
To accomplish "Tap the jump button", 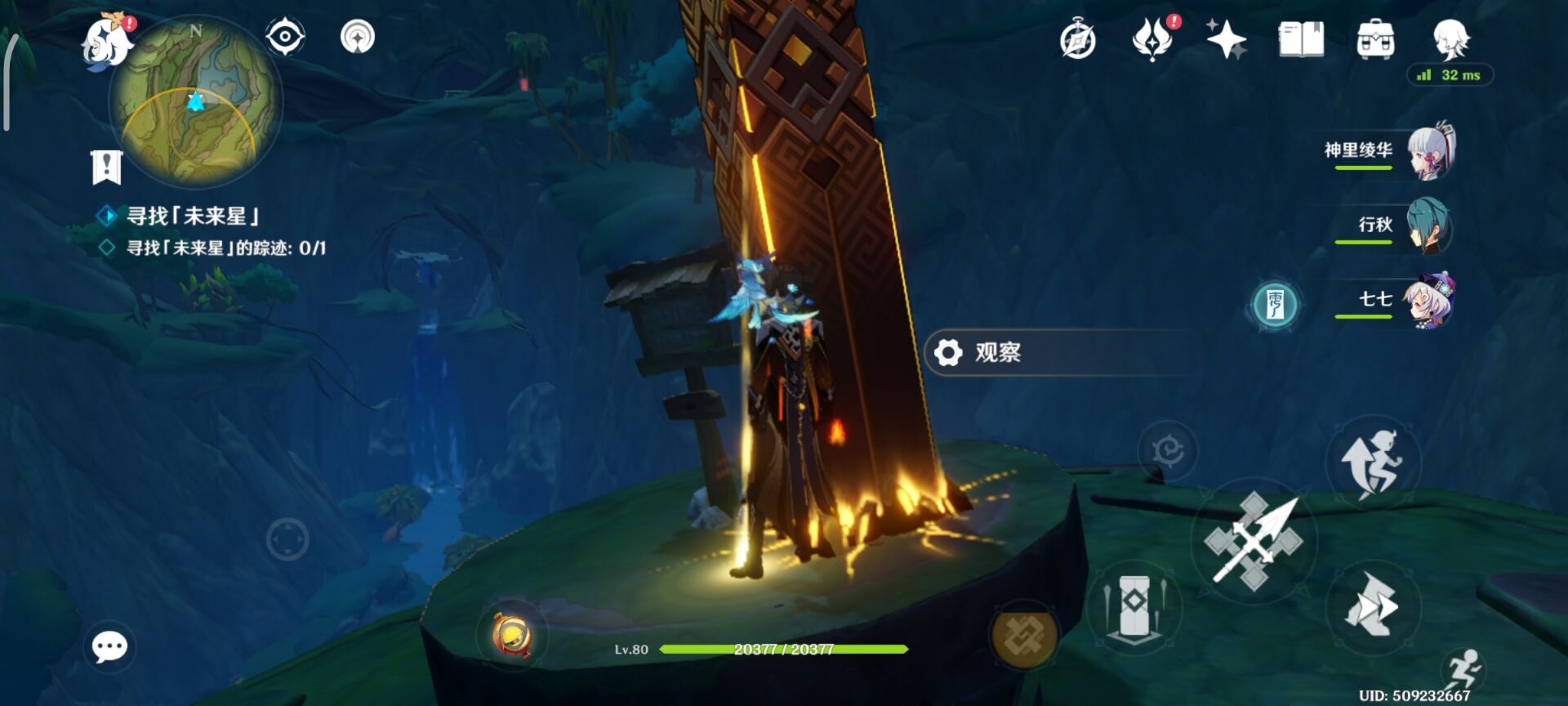I will (1373, 463).
